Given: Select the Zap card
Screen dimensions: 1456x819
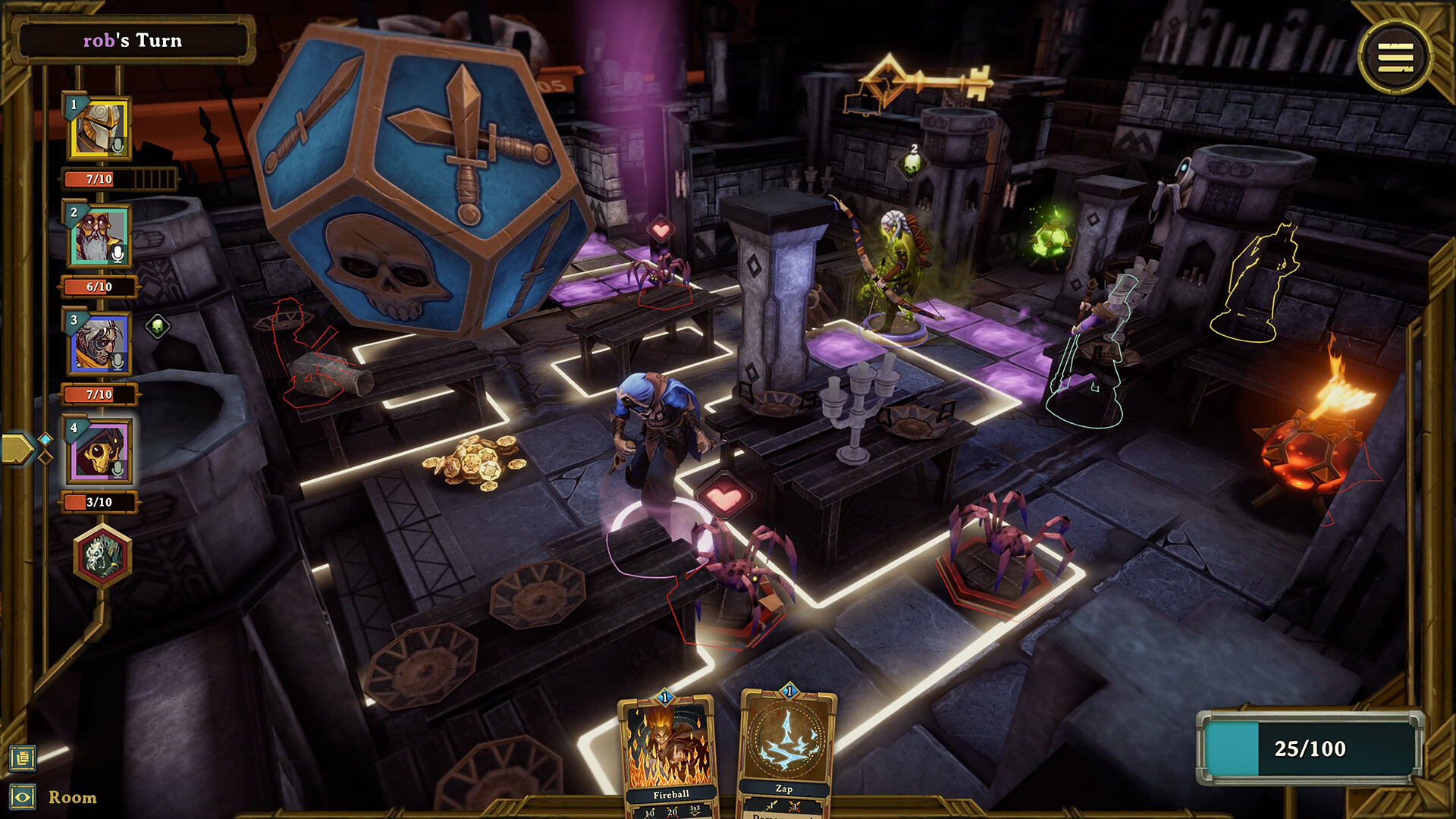Looking at the screenshot, I should tap(786, 751).
